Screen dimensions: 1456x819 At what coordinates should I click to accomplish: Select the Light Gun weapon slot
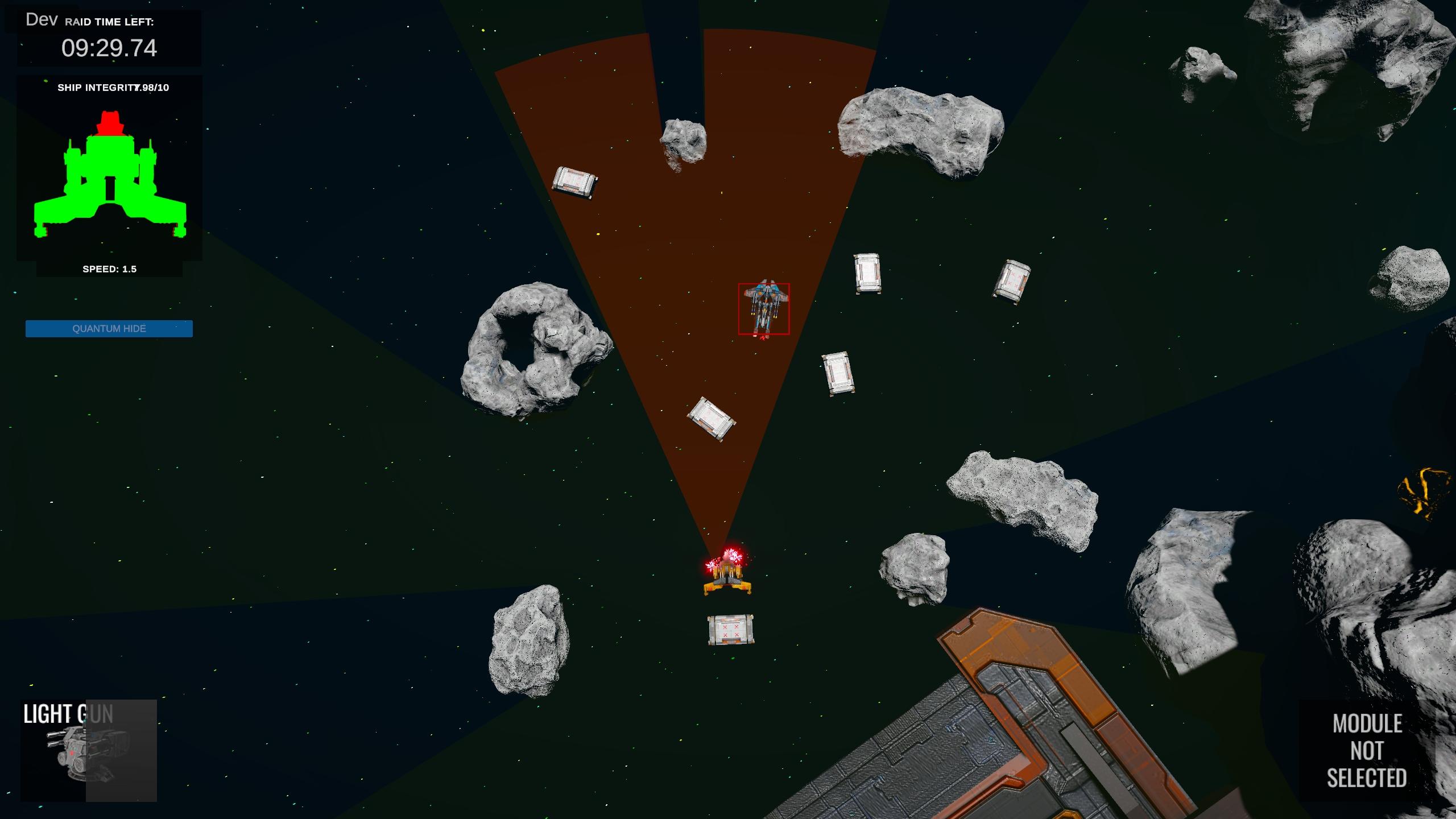[88, 750]
